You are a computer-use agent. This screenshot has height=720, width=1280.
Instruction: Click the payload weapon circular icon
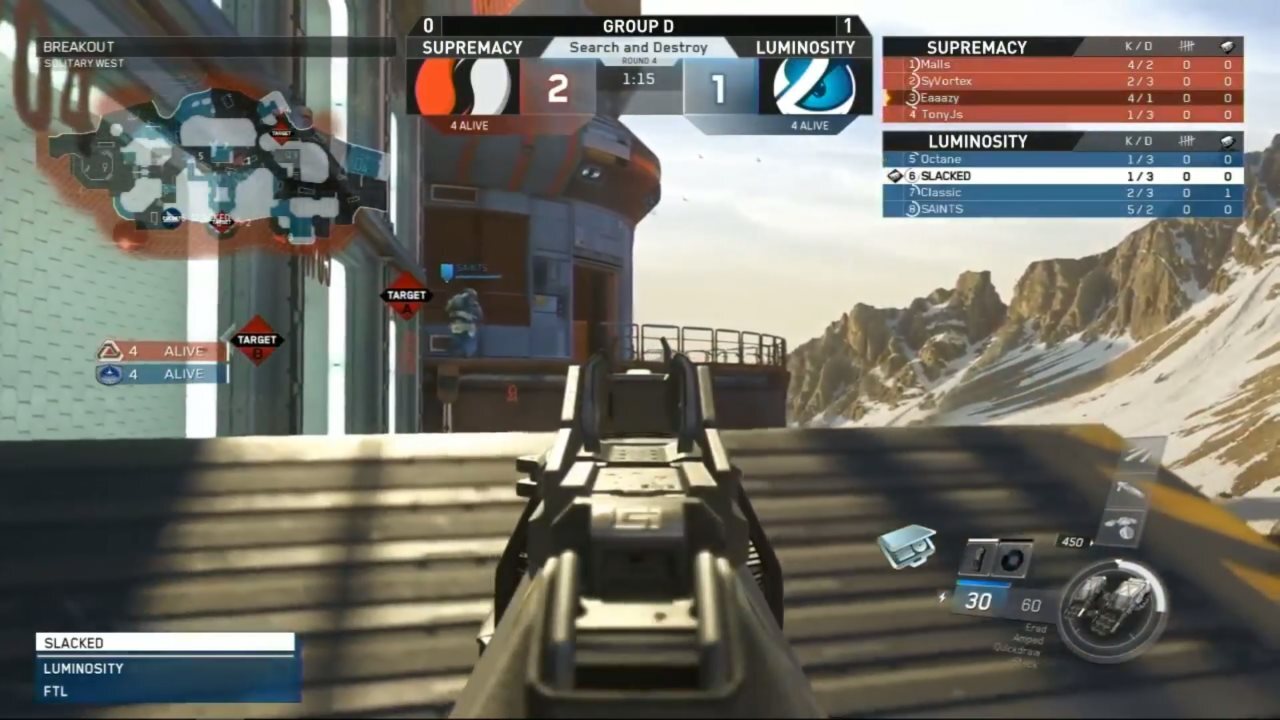1113,605
